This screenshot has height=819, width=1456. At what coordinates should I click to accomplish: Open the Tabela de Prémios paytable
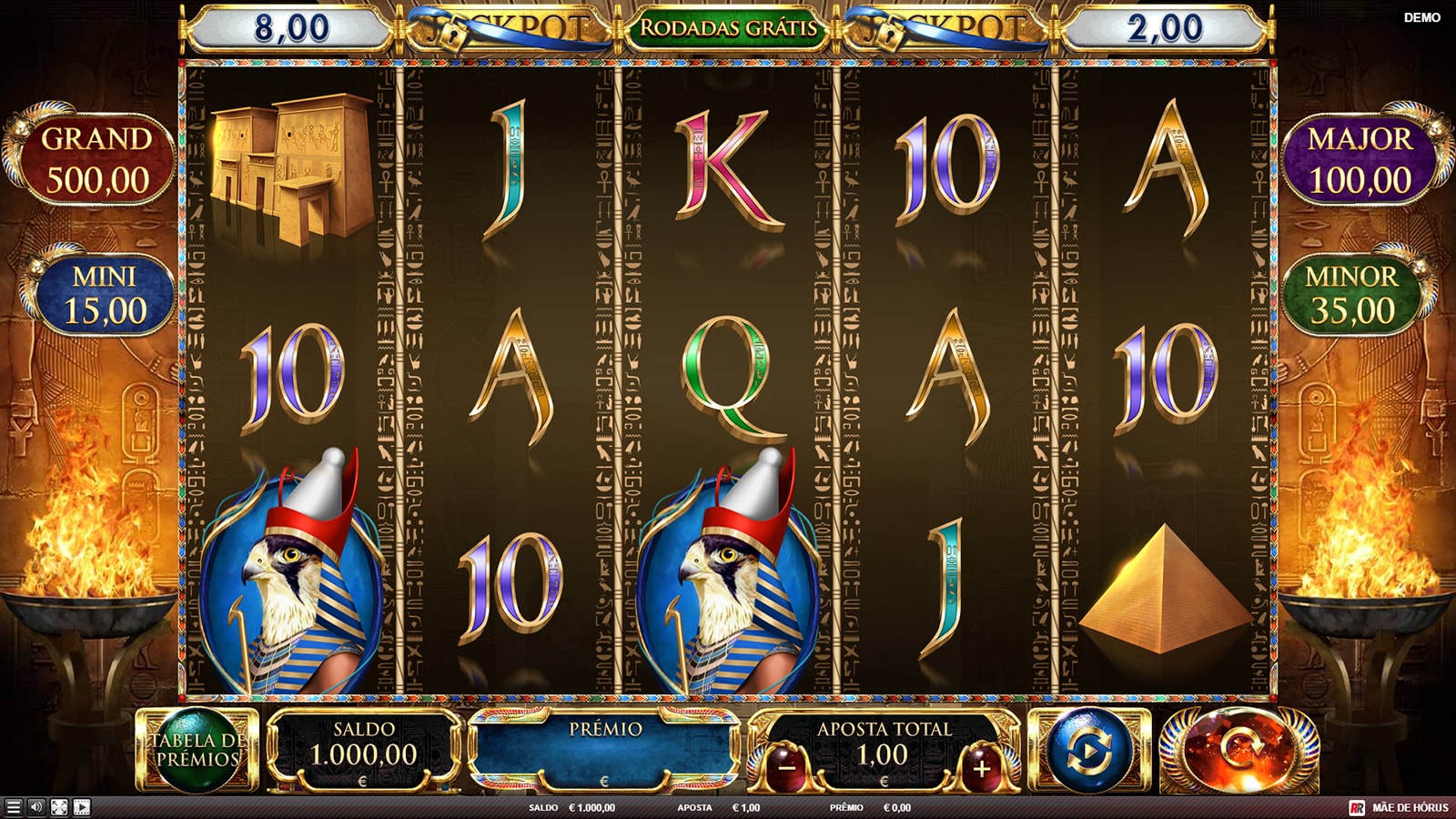pos(197,750)
